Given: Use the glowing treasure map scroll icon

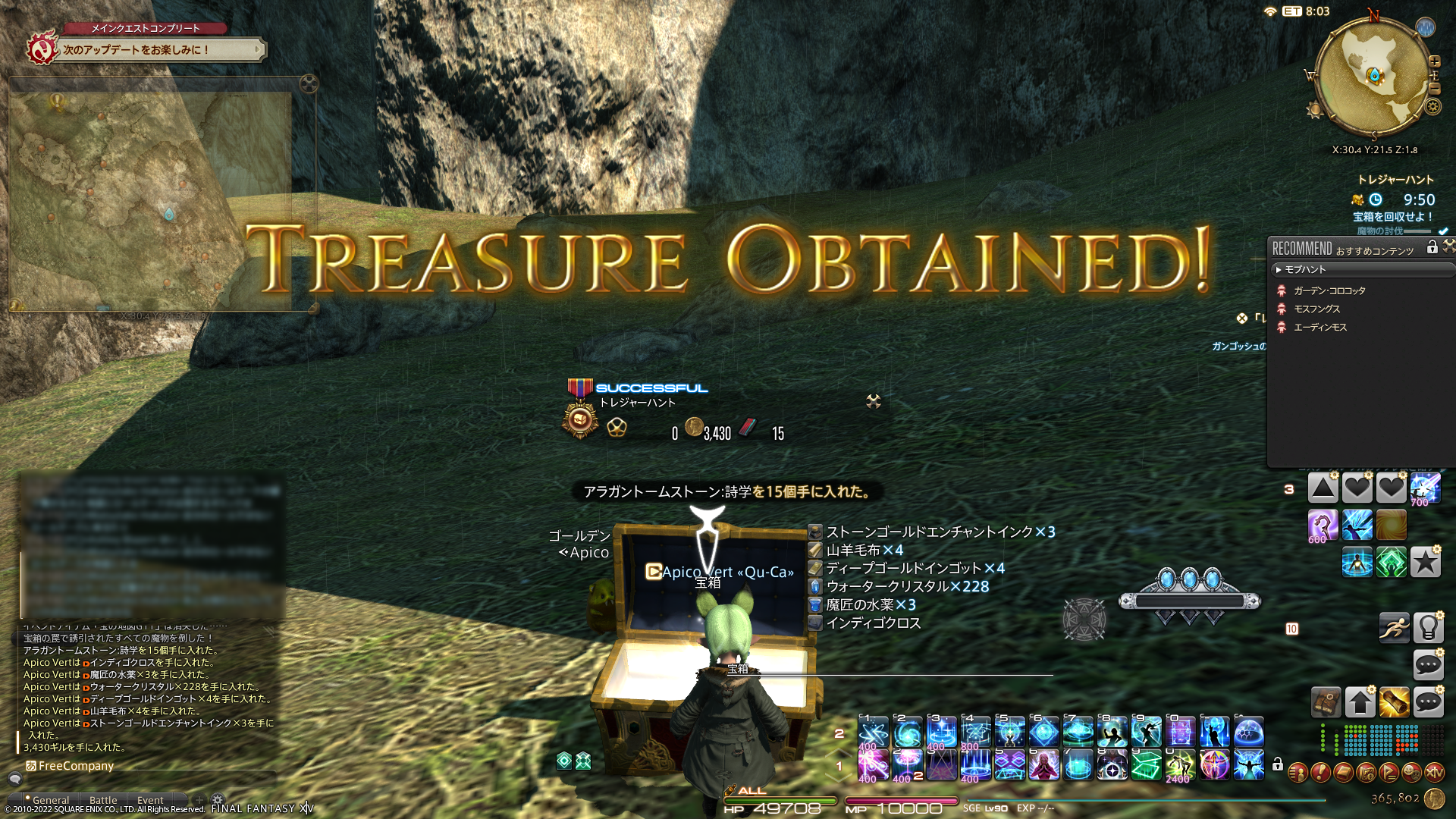Looking at the screenshot, I should pos(1394,702).
